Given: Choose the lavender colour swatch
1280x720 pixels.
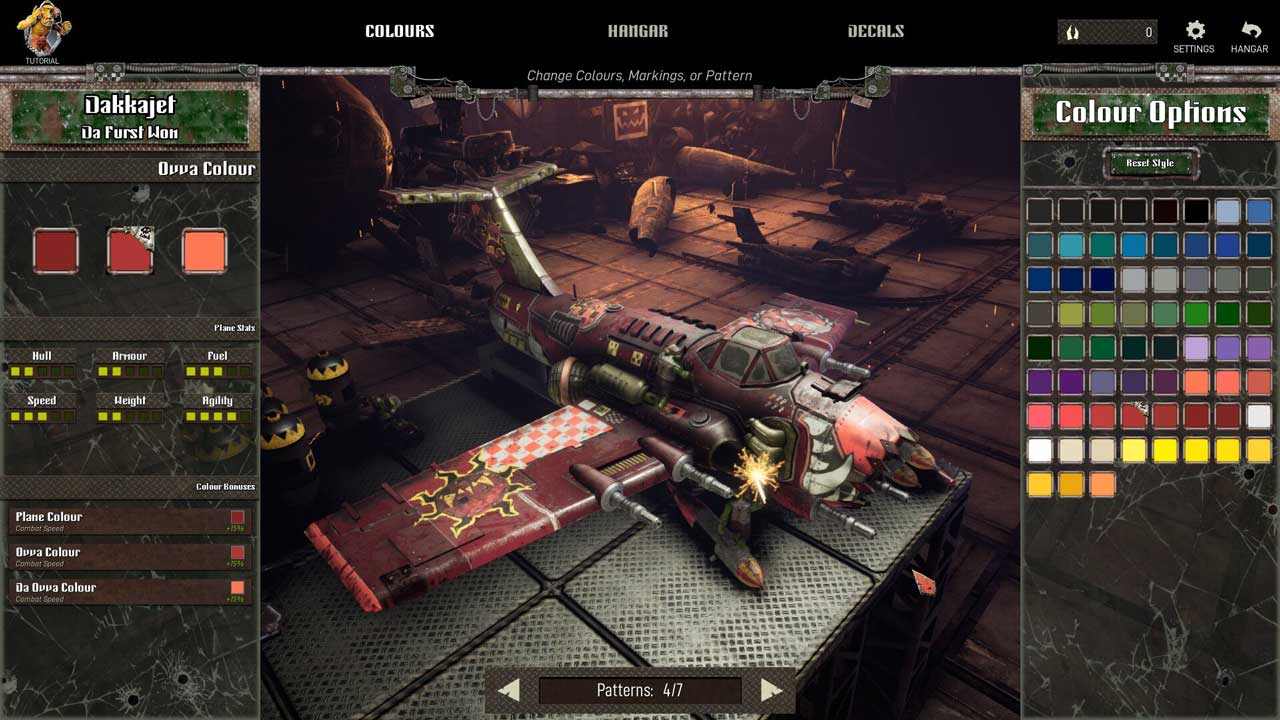Looking at the screenshot, I should coord(1196,348).
